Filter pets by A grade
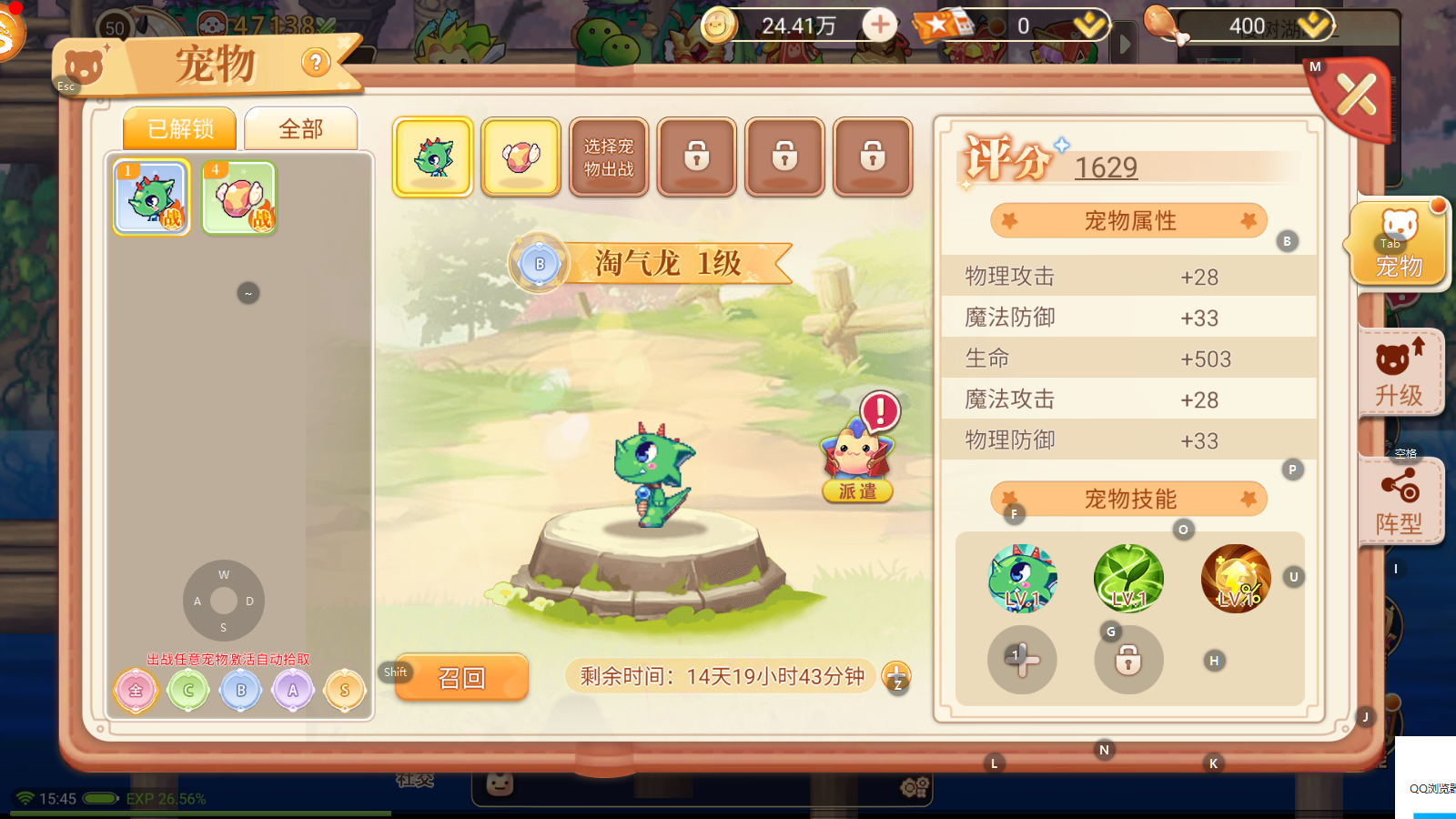The height and width of the screenshot is (819, 1456). tap(293, 691)
